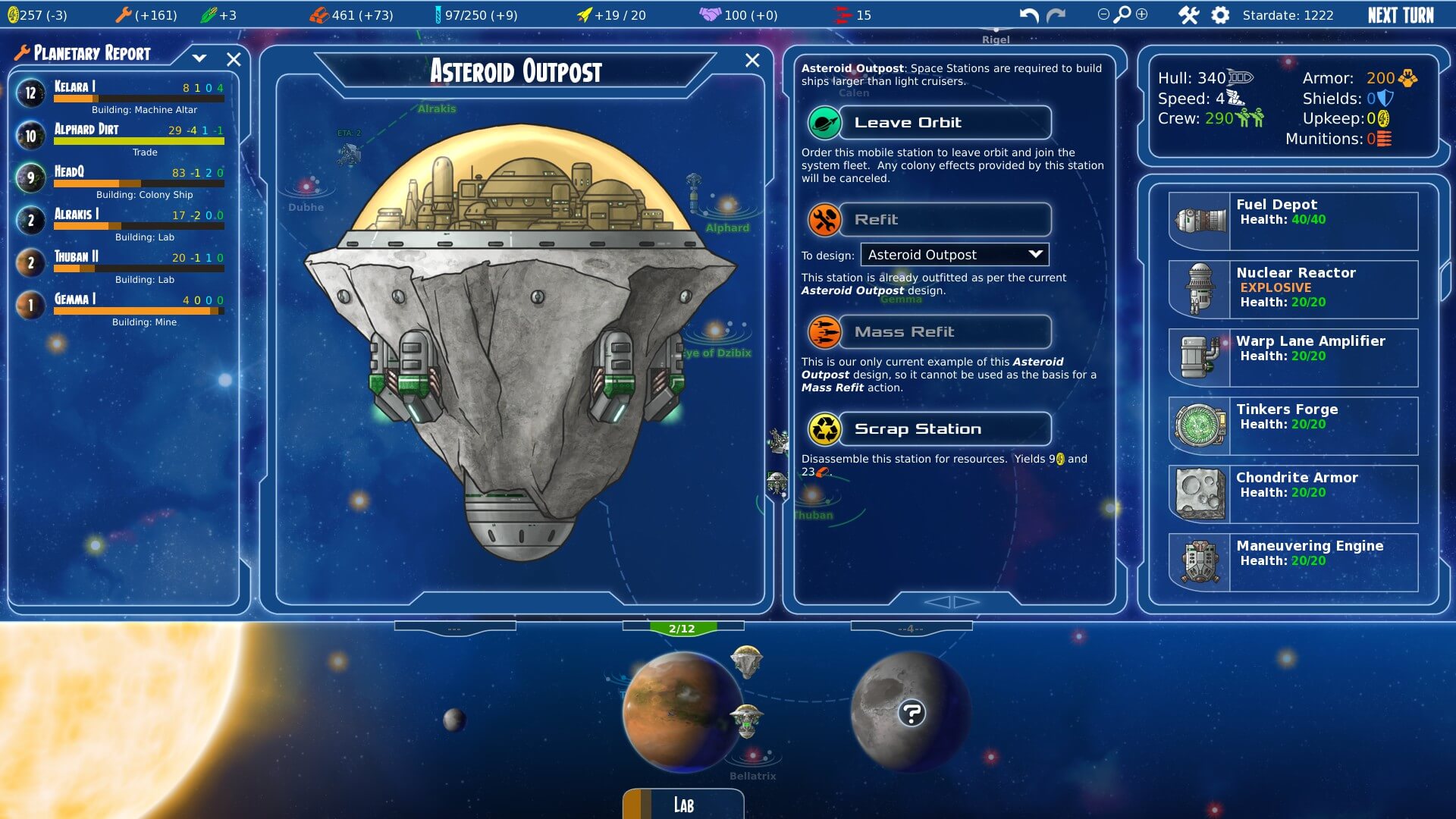Inspect the Fuel Depot module

click(x=1293, y=221)
